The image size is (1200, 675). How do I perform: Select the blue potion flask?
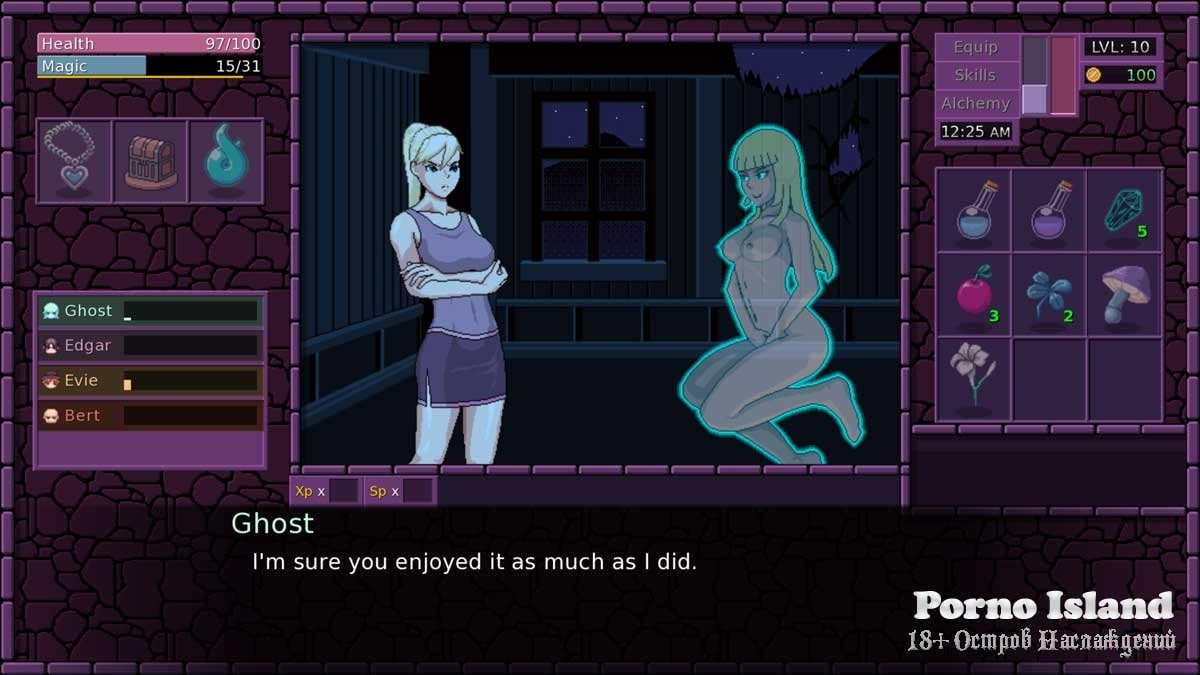click(x=973, y=210)
